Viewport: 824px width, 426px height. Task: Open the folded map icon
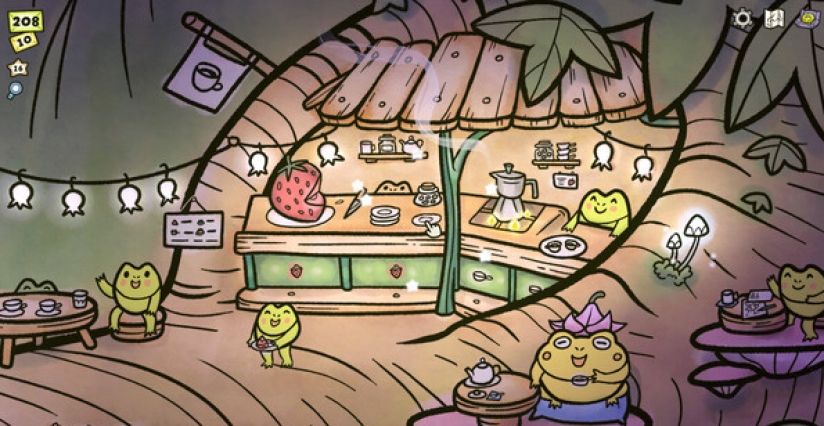click(774, 18)
